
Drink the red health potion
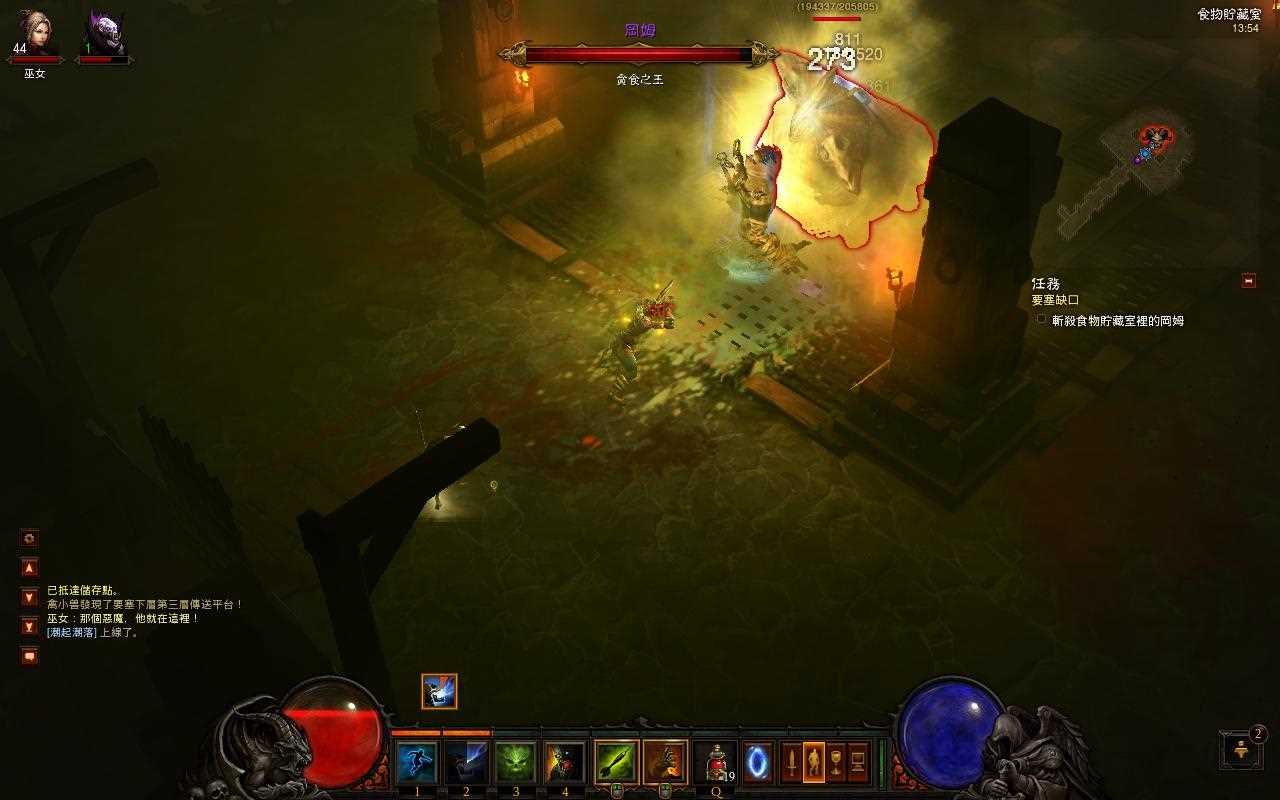715,763
